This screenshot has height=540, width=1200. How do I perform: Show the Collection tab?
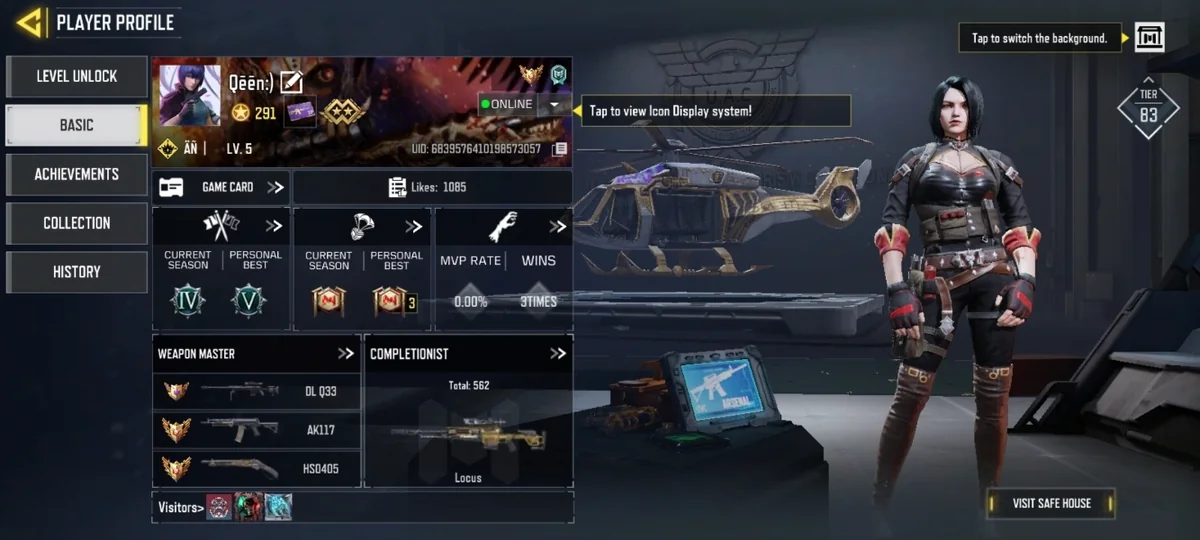(77, 223)
